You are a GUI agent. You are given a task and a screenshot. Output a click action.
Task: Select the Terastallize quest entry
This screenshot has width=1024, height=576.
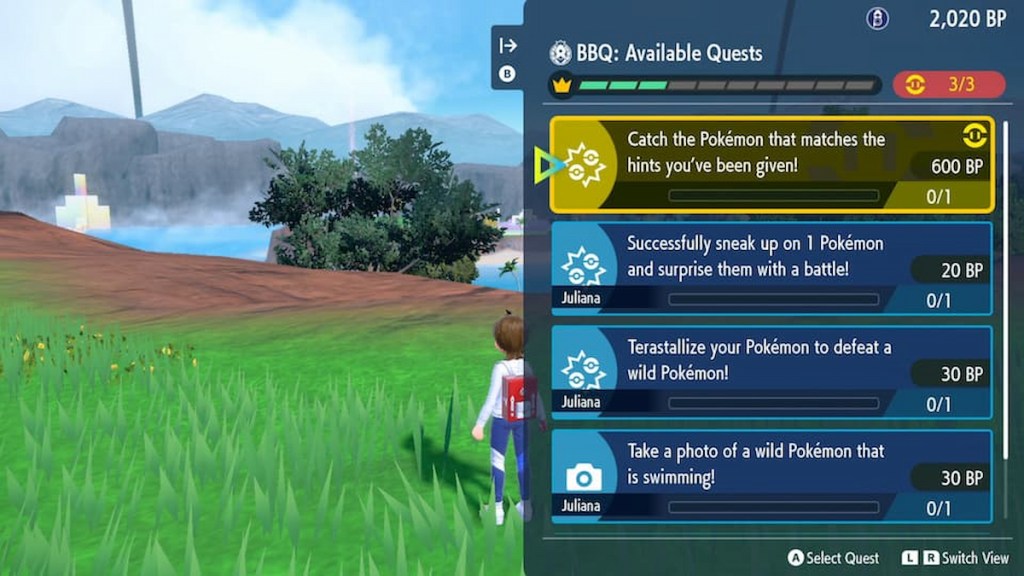click(771, 372)
